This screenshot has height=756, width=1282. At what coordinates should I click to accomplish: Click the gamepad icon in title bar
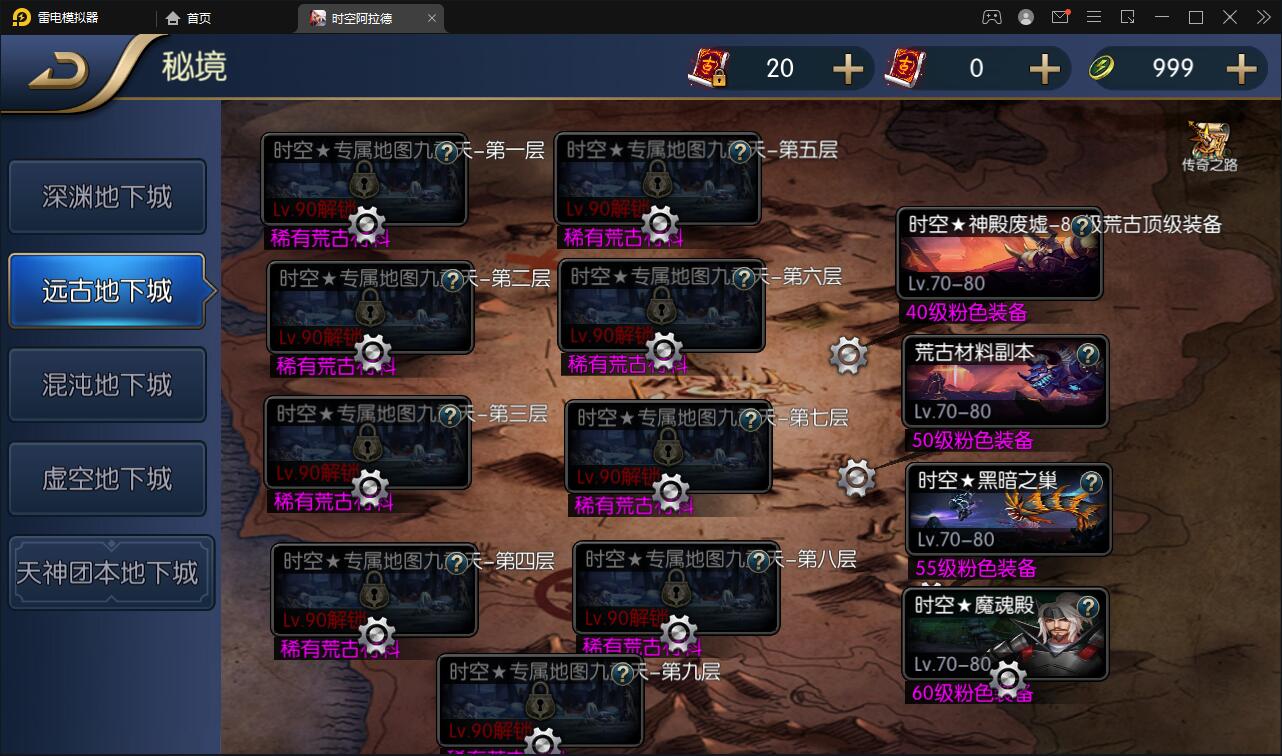(x=991, y=17)
